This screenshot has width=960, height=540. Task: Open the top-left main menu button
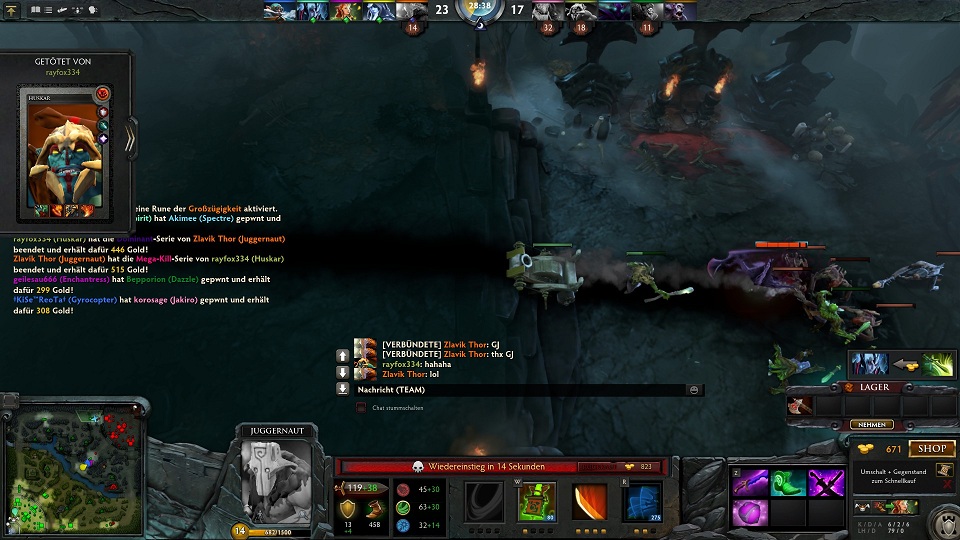12,10
